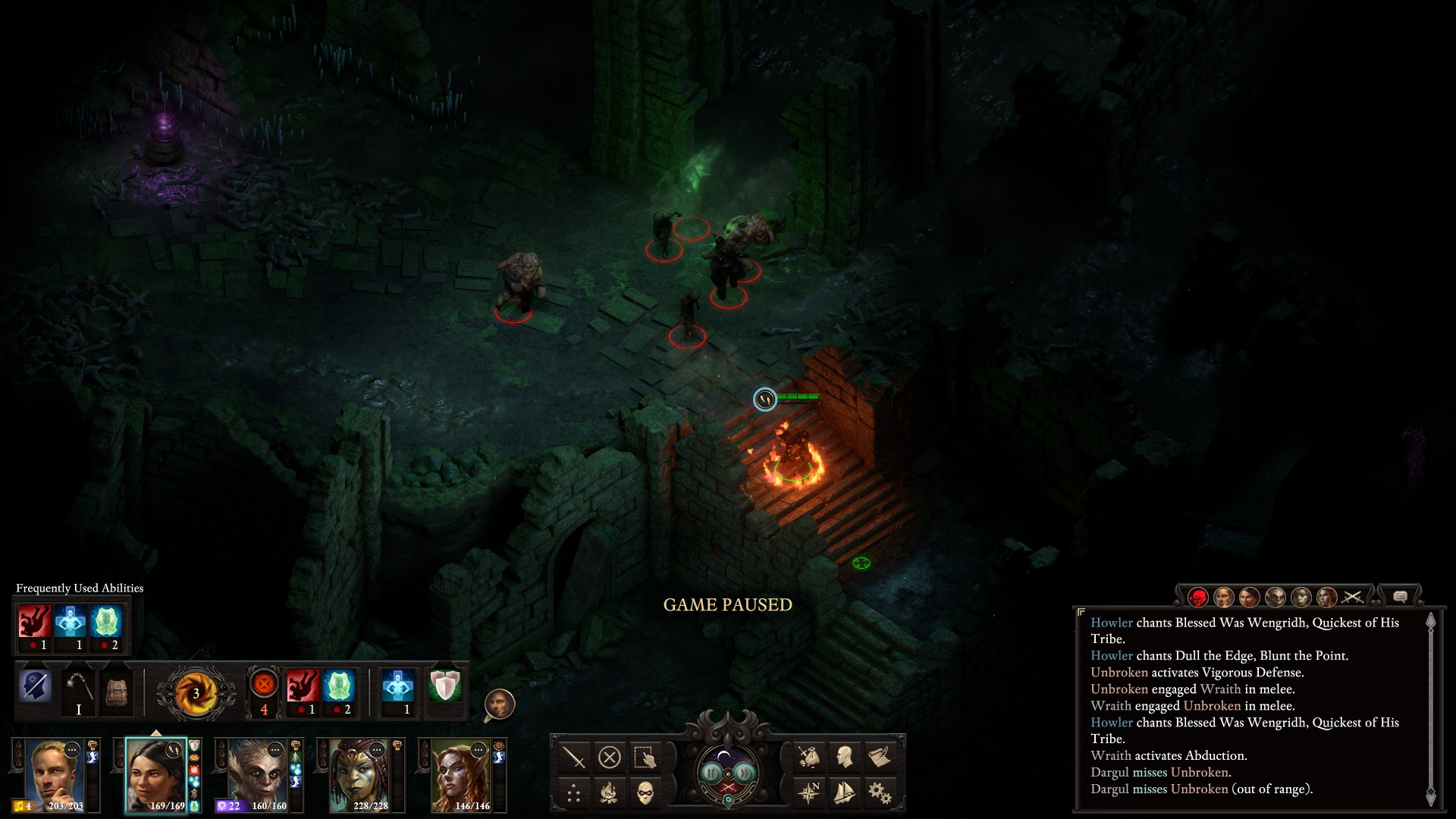This screenshot has height=819, width=1456.
Task: Select the gold-skinned companion's party portrait
Action: [x=359, y=773]
